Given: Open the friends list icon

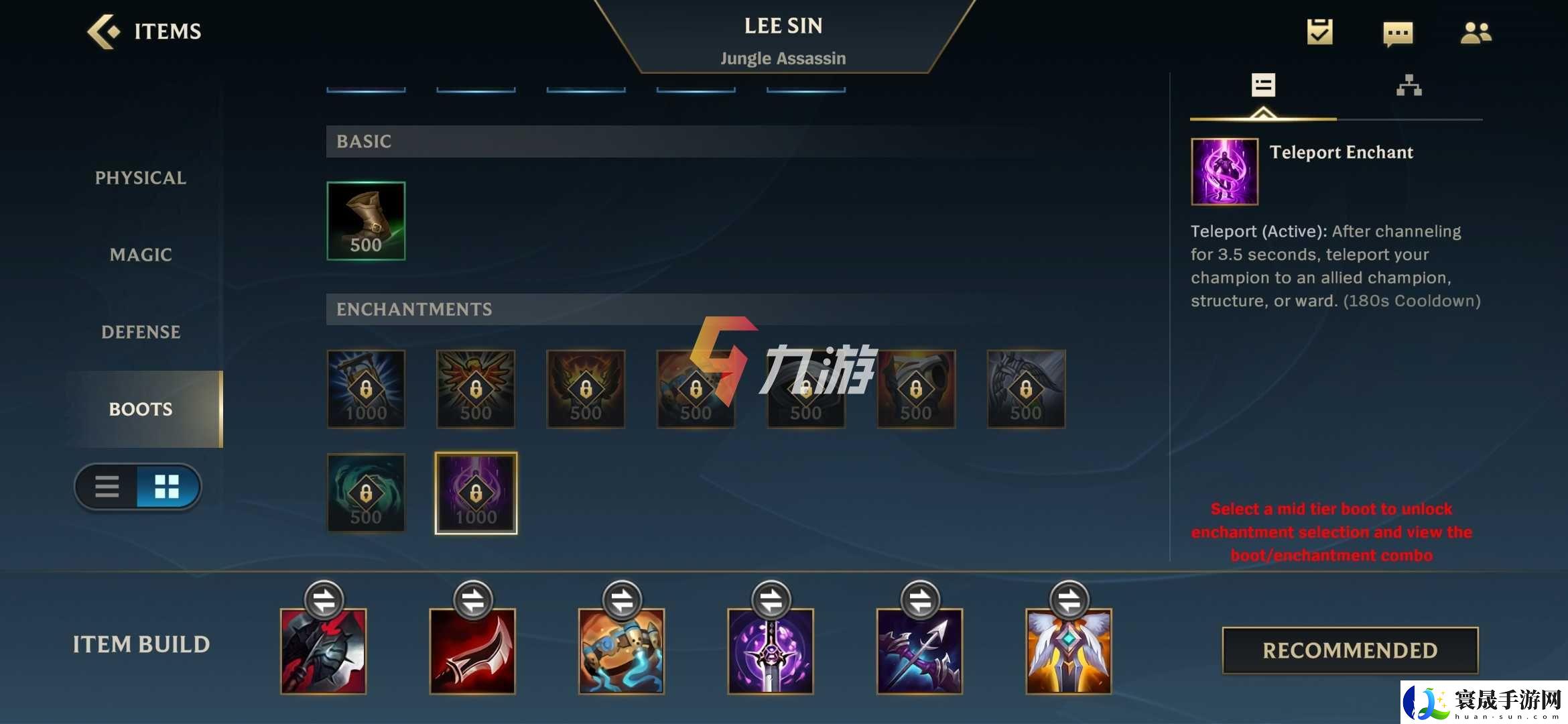Looking at the screenshot, I should pos(1476,33).
